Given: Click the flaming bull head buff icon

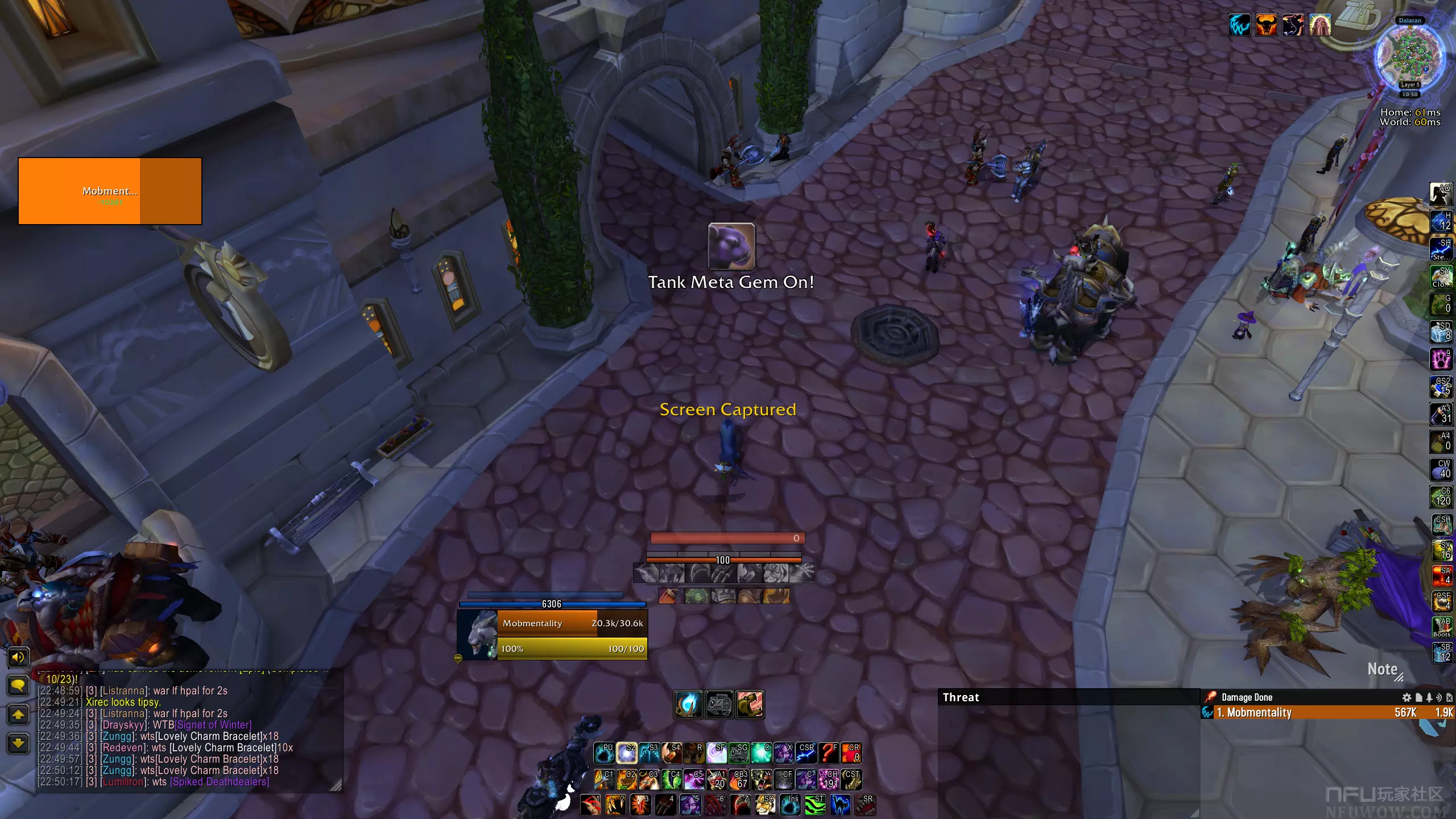Looking at the screenshot, I should (1266, 25).
